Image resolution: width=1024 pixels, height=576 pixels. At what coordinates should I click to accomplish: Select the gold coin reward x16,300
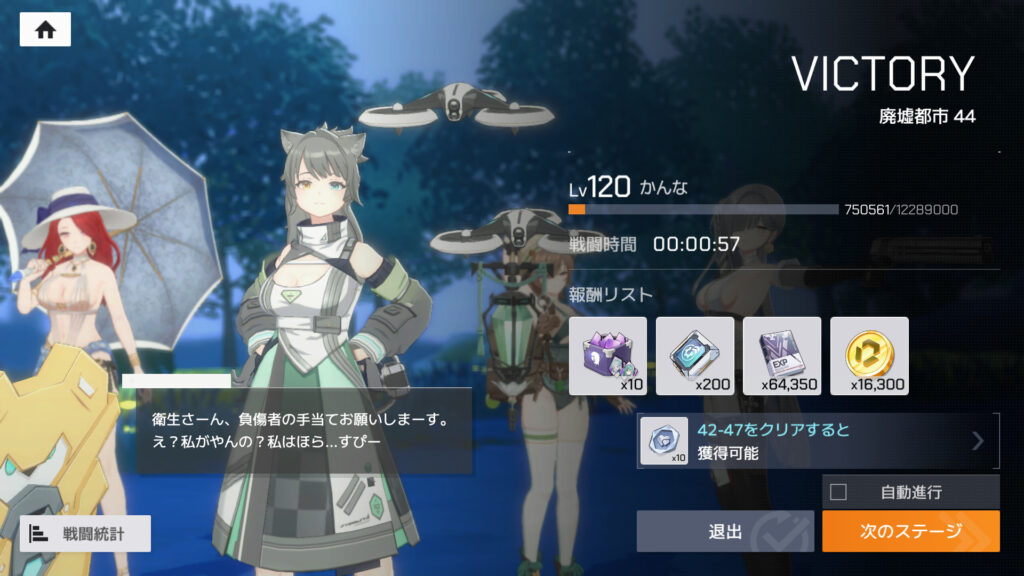point(869,356)
